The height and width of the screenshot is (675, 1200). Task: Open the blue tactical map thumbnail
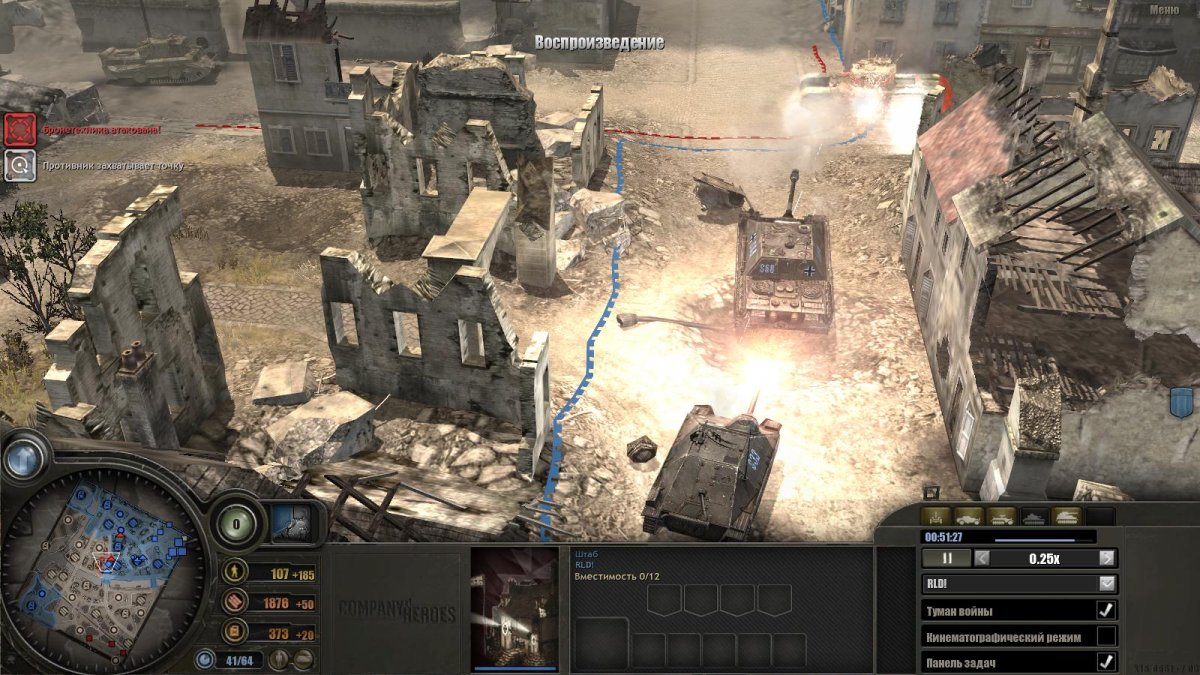pyautogui.click(x=292, y=522)
